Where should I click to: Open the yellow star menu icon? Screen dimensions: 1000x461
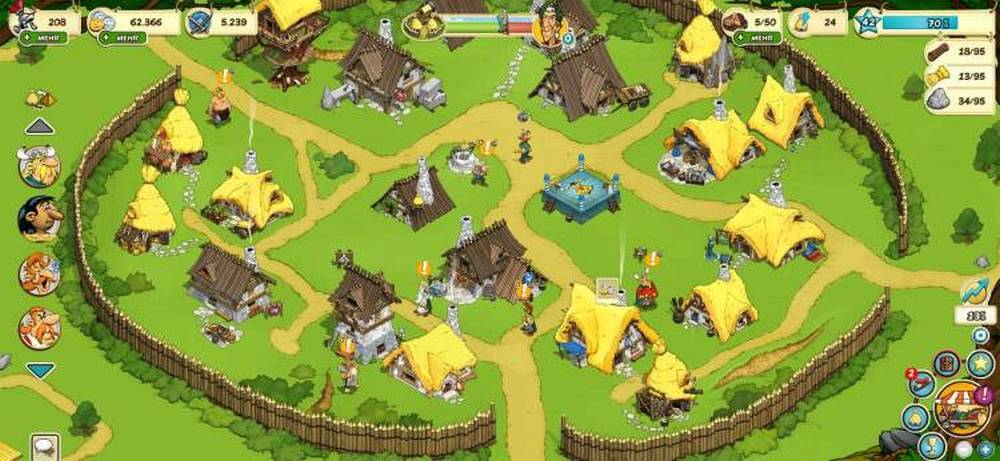pyautogui.click(x=979, y=364)
